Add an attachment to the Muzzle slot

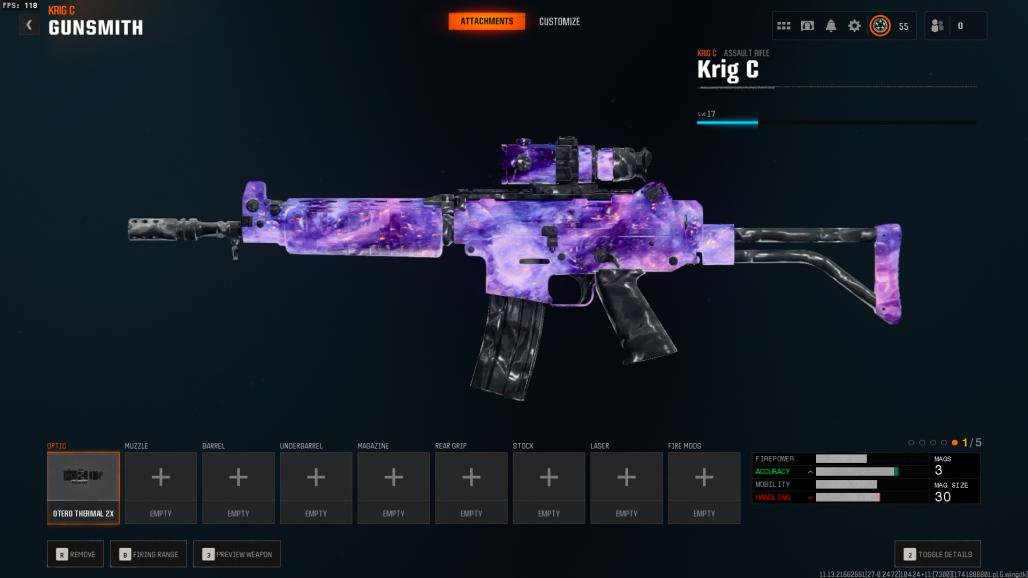pyautogui.click(x=161, y=487)
